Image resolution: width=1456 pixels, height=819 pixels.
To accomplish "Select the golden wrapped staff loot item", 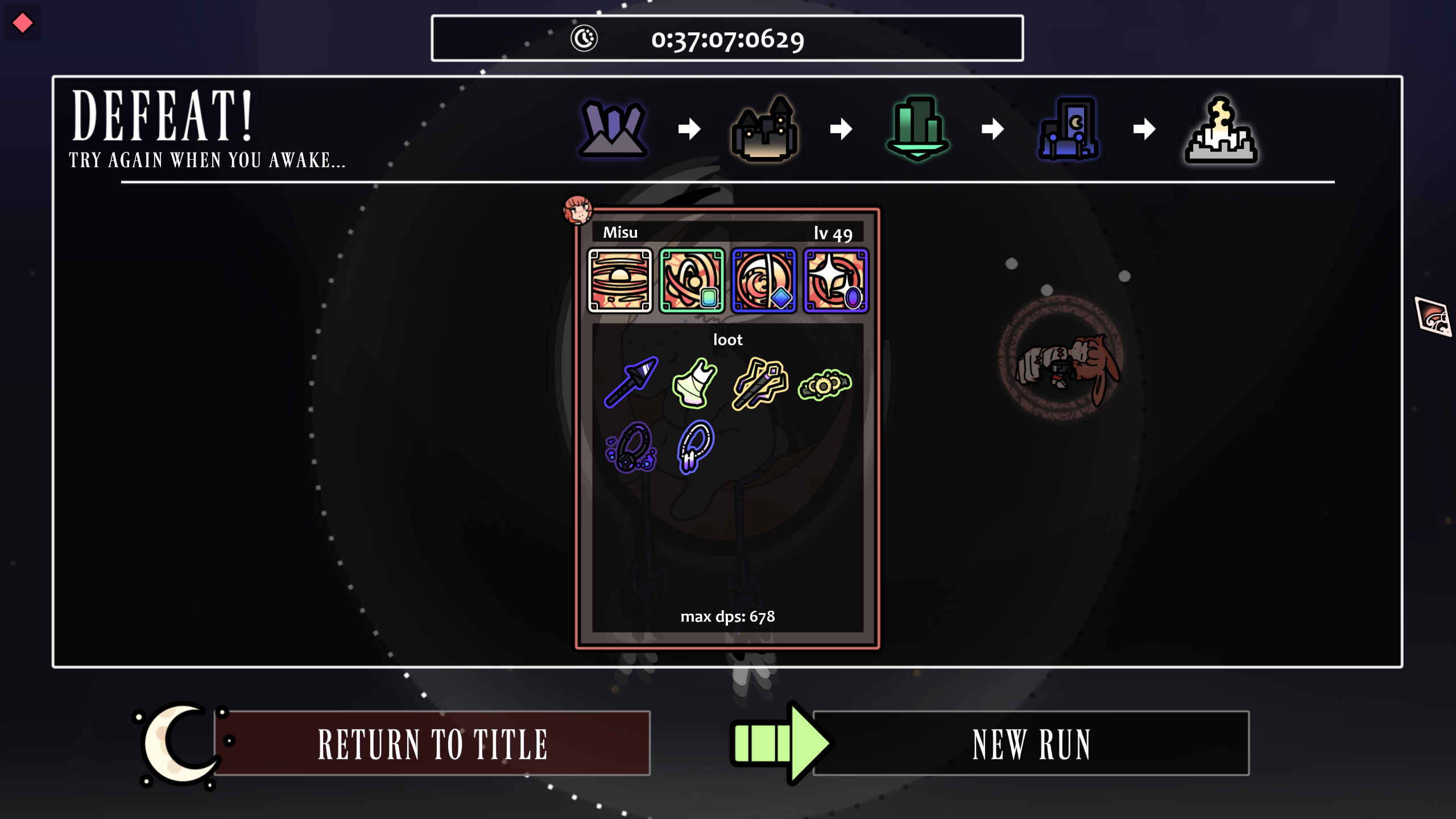I will (x=760, y=383).
